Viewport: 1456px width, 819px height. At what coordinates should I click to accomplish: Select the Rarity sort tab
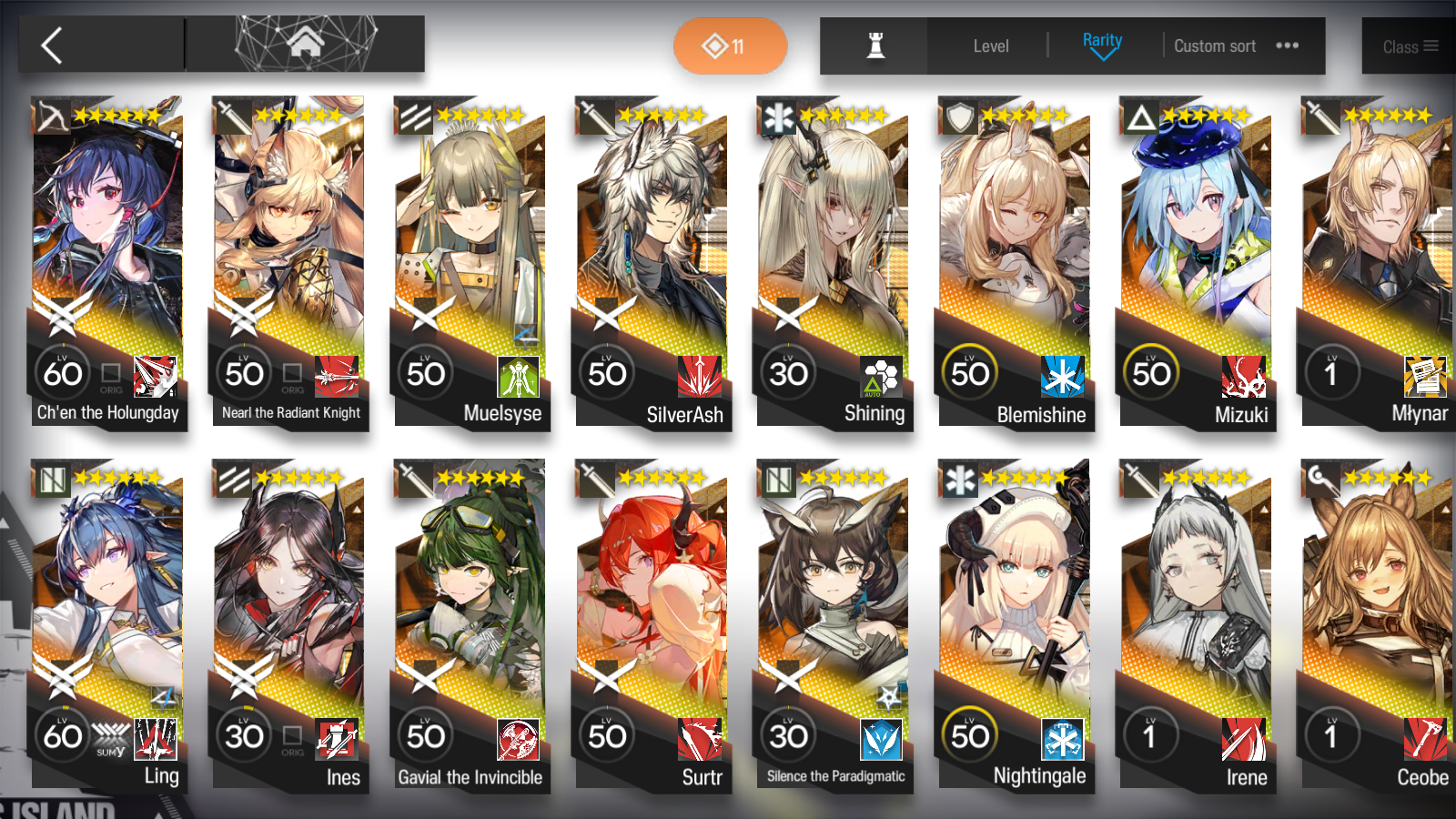point(1102,40)
